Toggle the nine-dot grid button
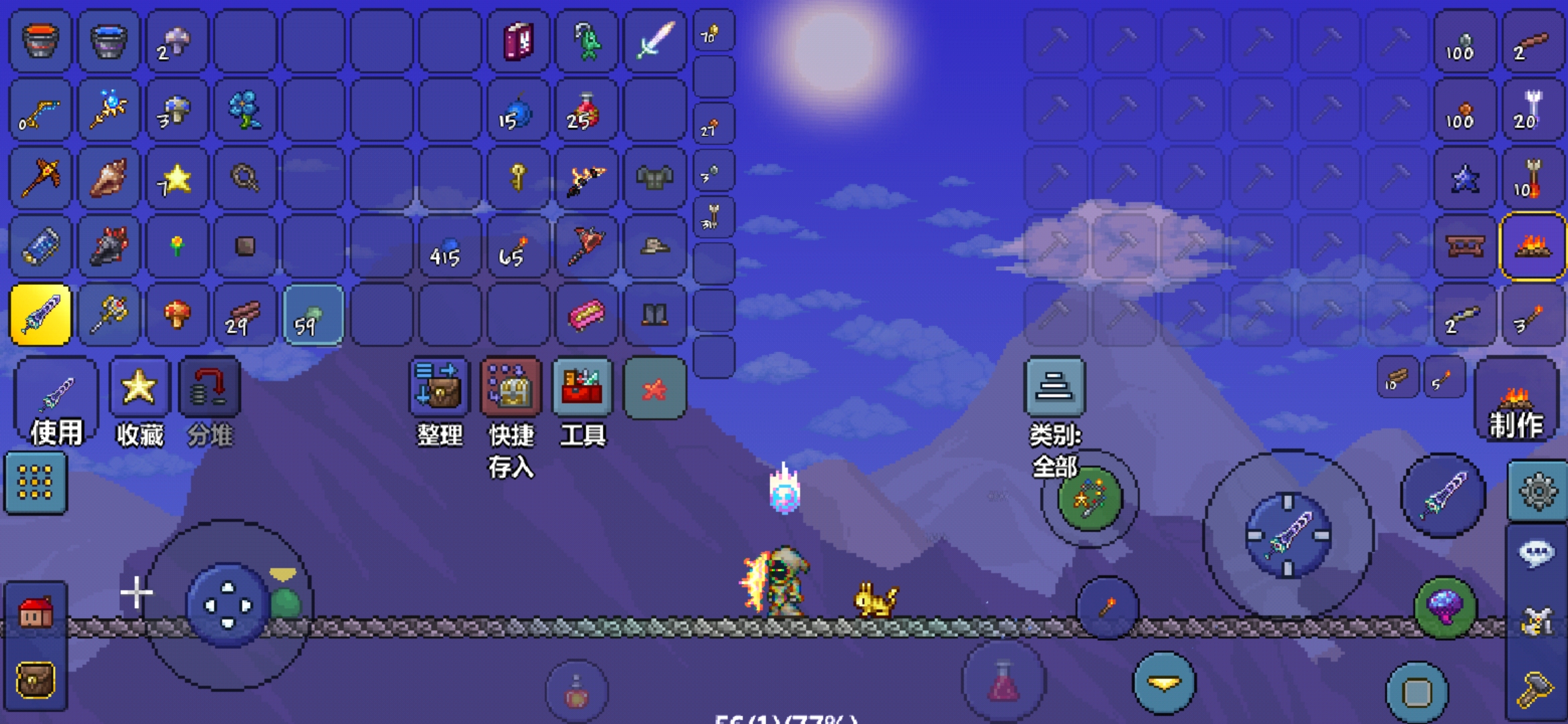 click(x=36, y=483)
